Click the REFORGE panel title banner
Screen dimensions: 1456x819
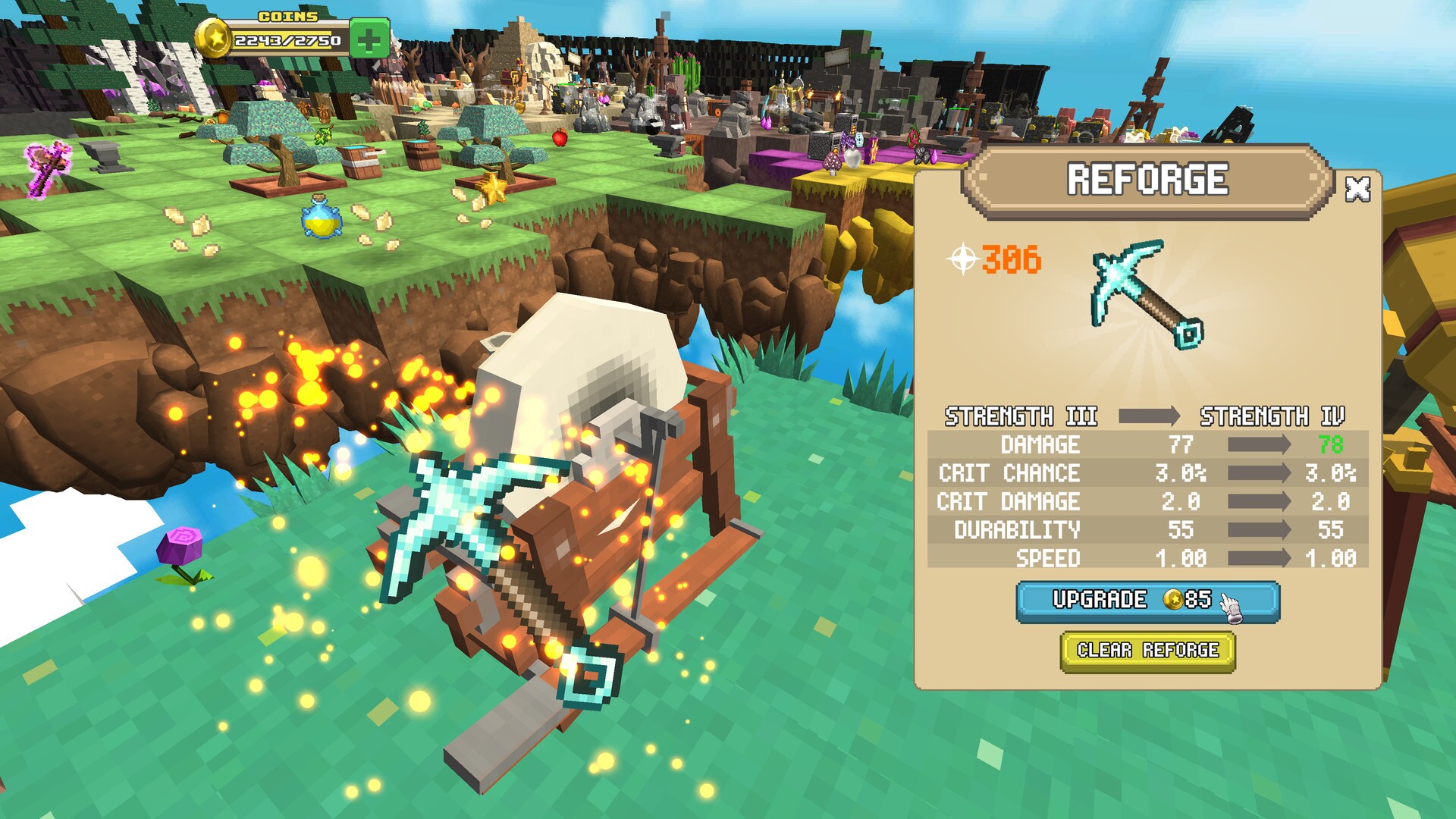(1147, 180)
